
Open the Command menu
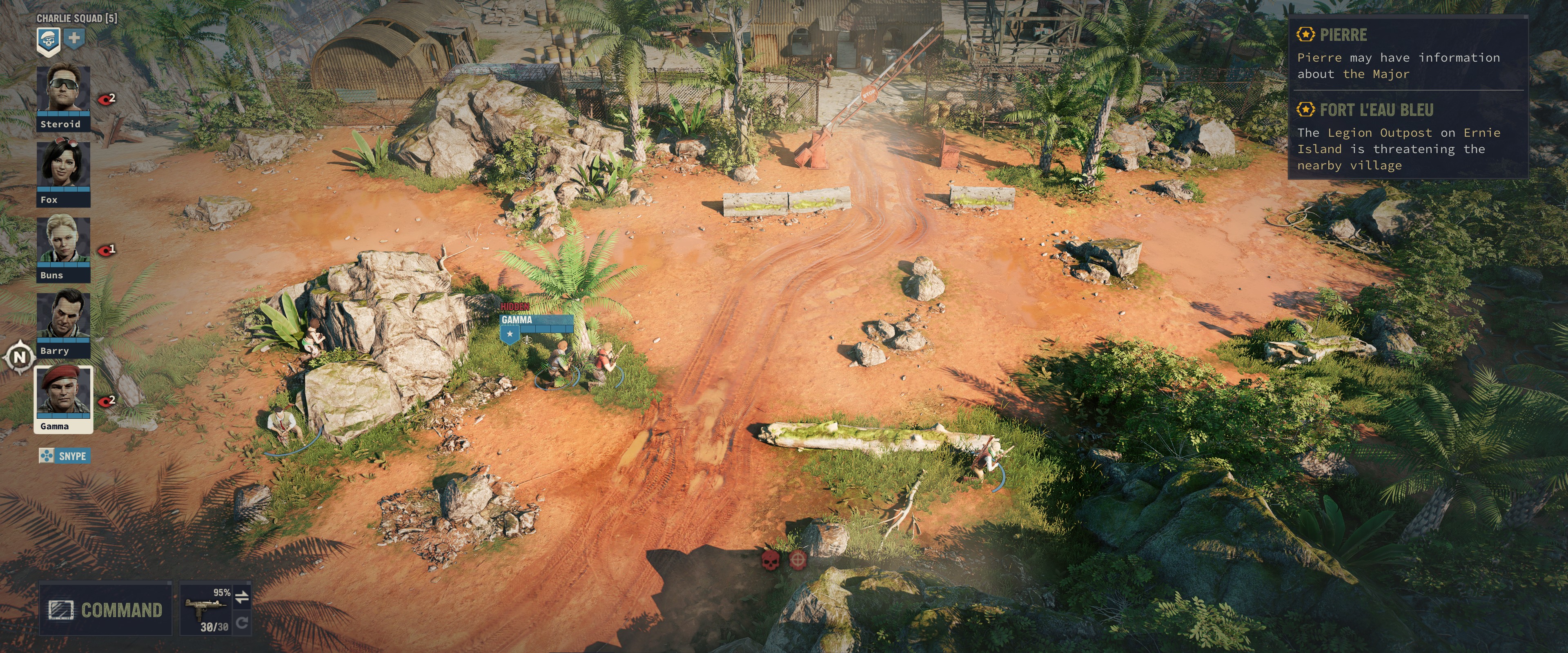pyautogui.click(x=105, y=609)
